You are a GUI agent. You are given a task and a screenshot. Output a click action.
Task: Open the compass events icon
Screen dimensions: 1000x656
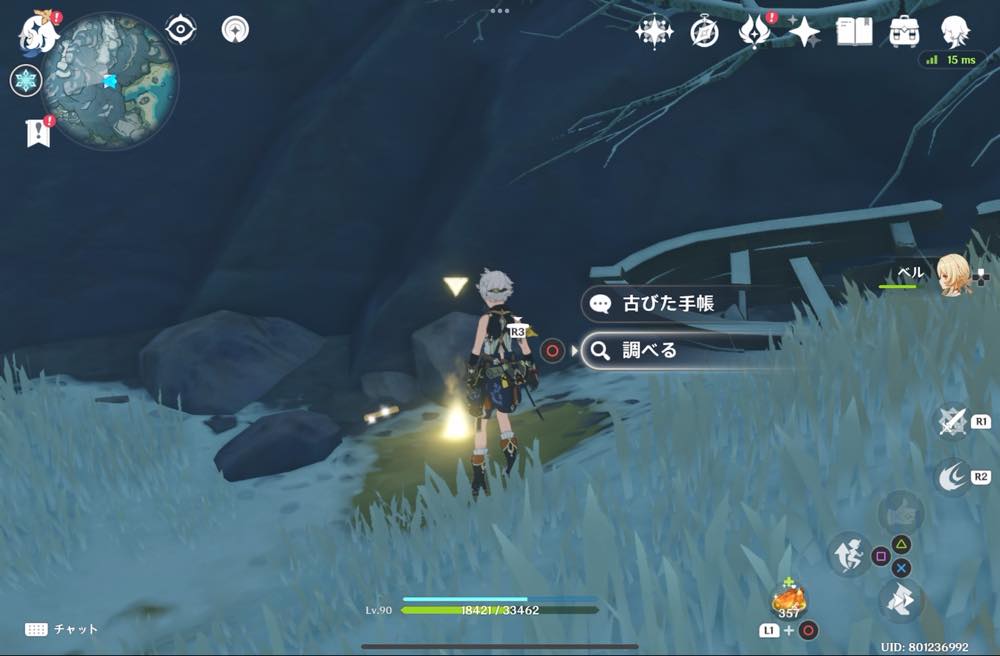(704, 33)
